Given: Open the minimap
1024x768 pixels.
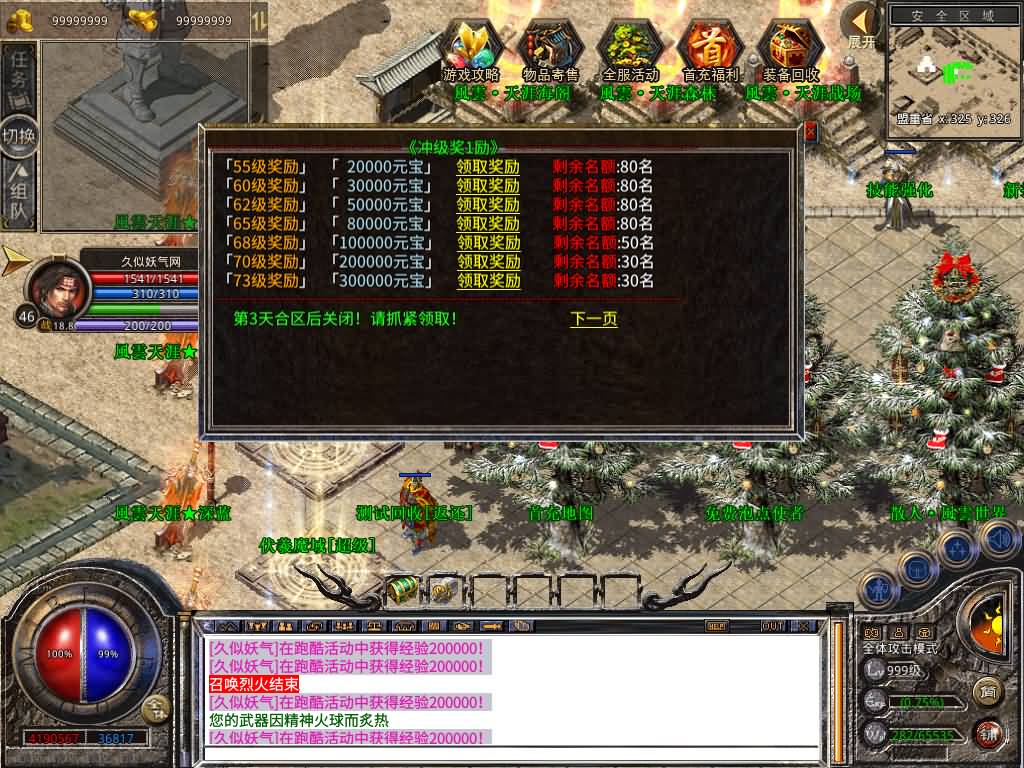Looking at the screenshot, I should click(952, 70).
